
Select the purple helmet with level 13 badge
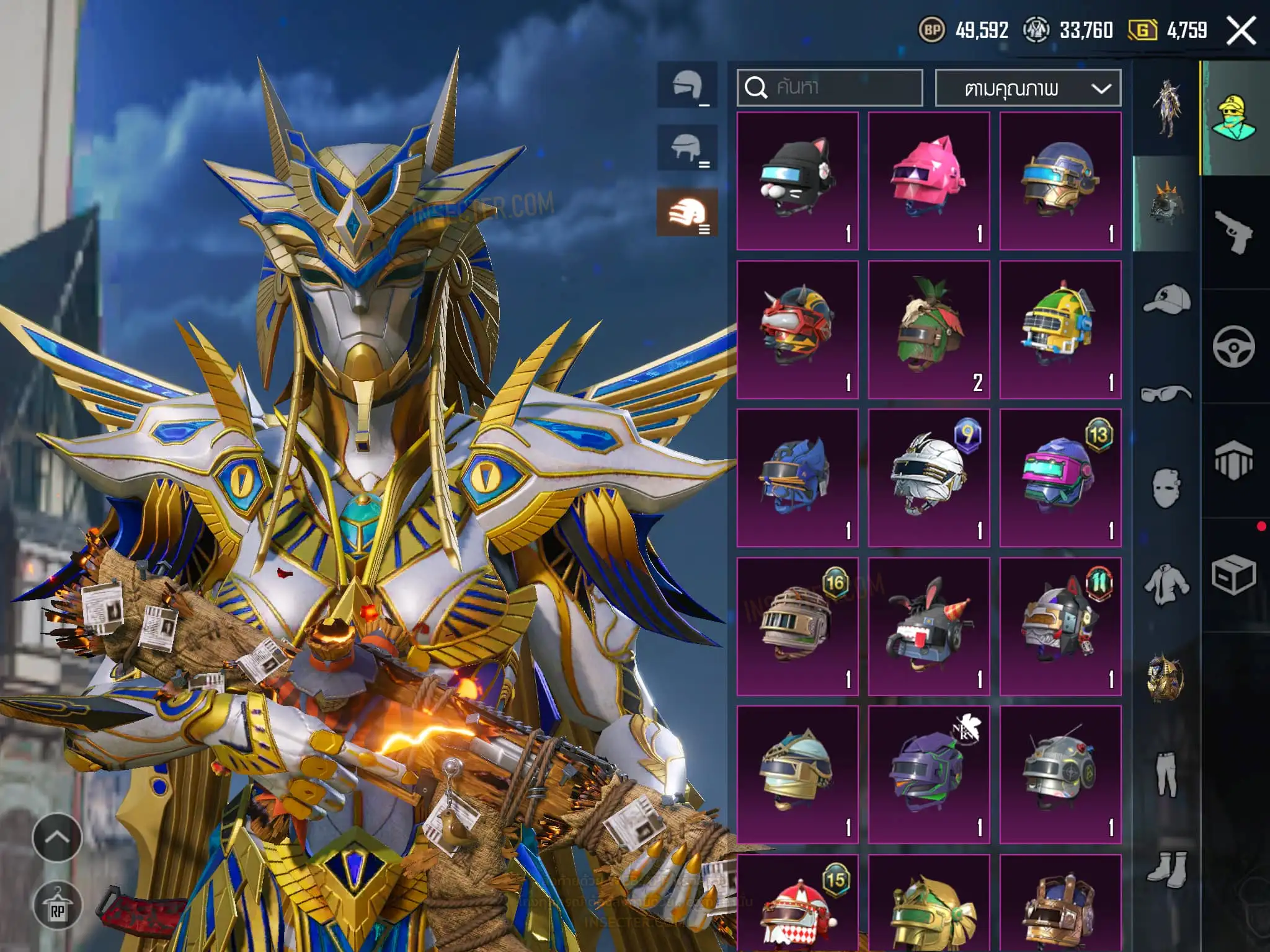(1060, 477)
